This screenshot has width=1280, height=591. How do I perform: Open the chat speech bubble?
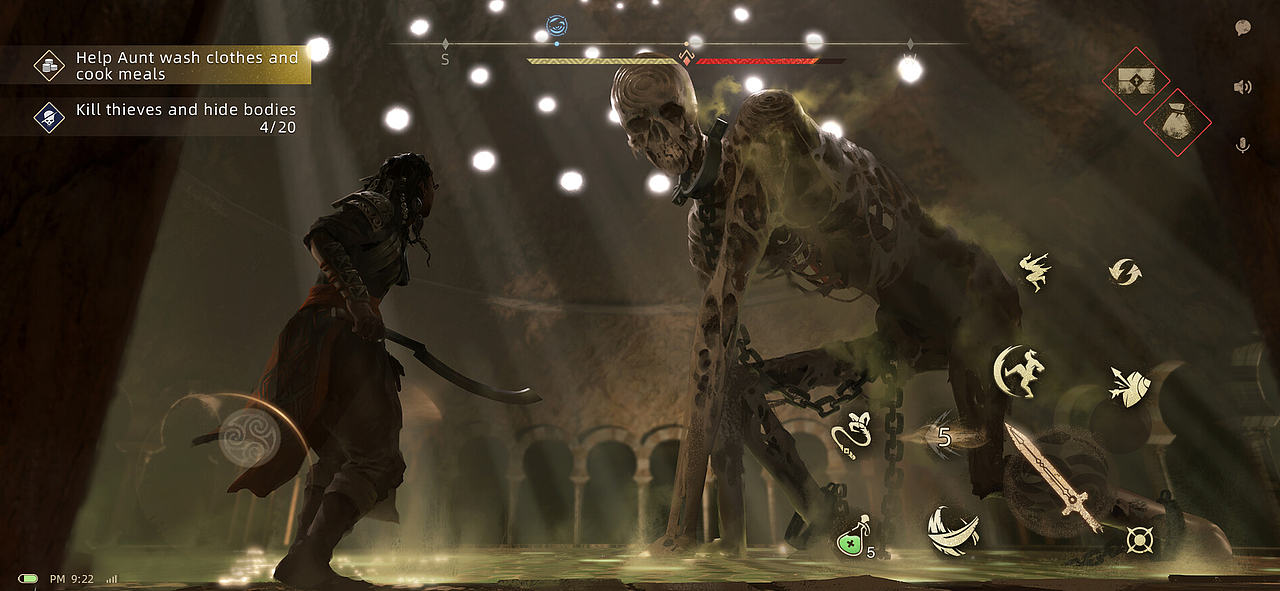coord(1243,28)
